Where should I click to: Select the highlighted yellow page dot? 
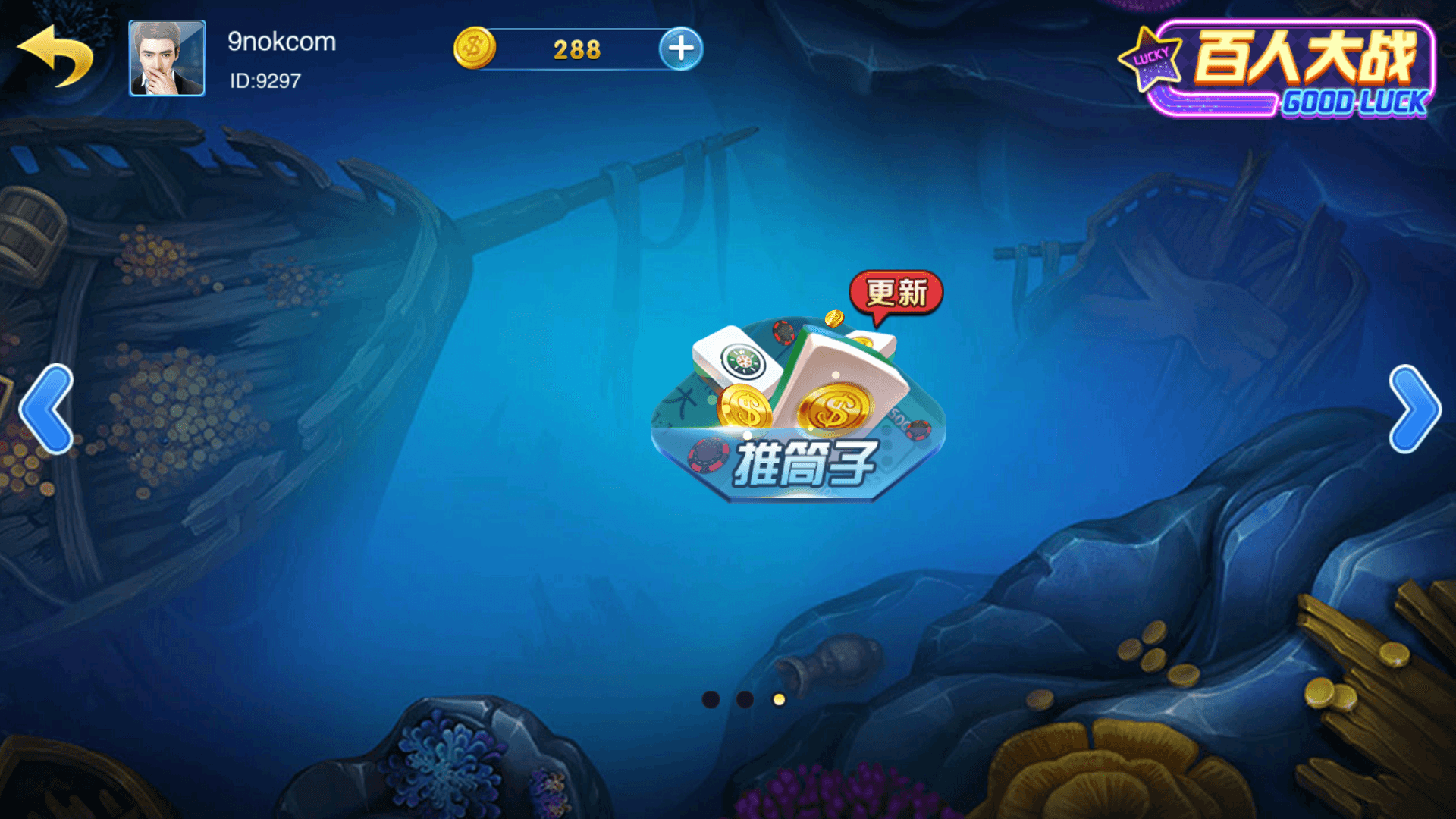[x=779, y=699]
